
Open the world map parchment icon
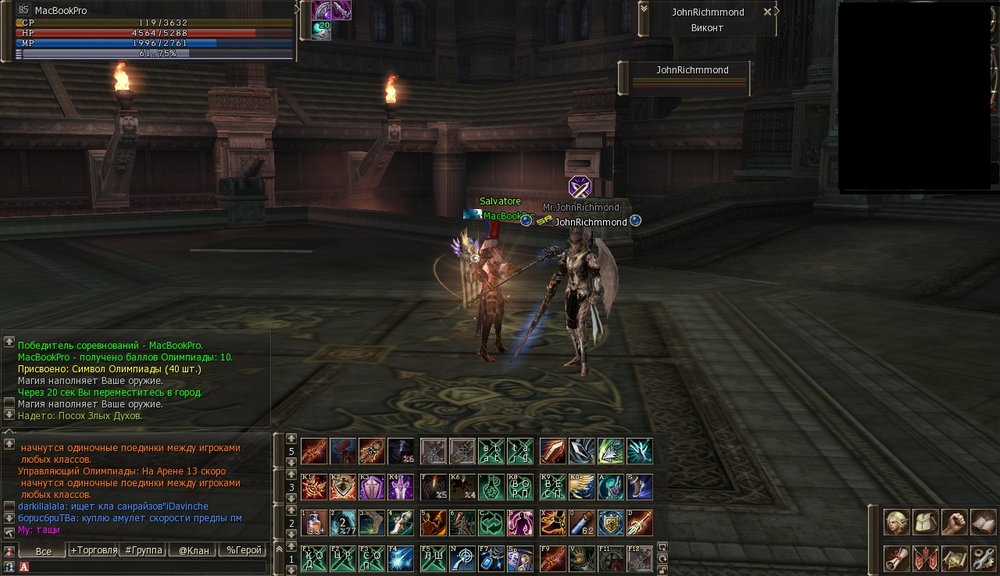[954, 558]
